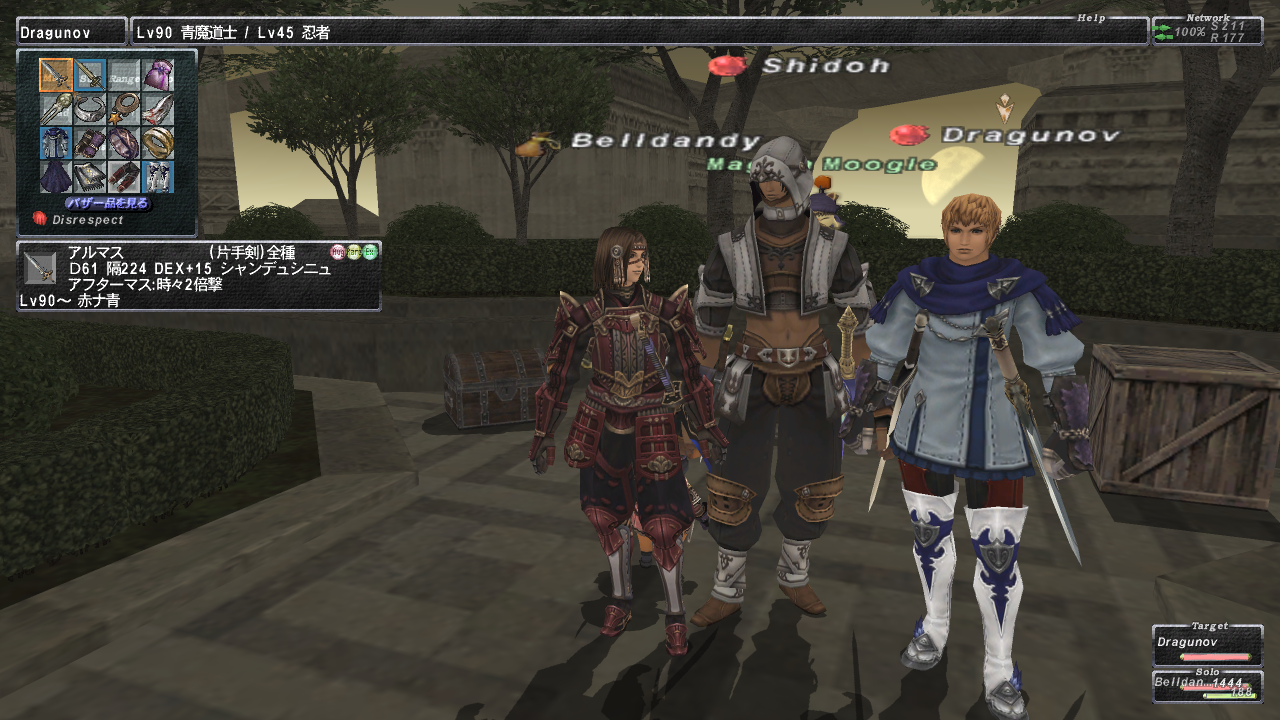Image resolution: width=1280 pixels, height=720 pixels.
Task: Click the empty Range equipment slot
Action: click(124, 75)
